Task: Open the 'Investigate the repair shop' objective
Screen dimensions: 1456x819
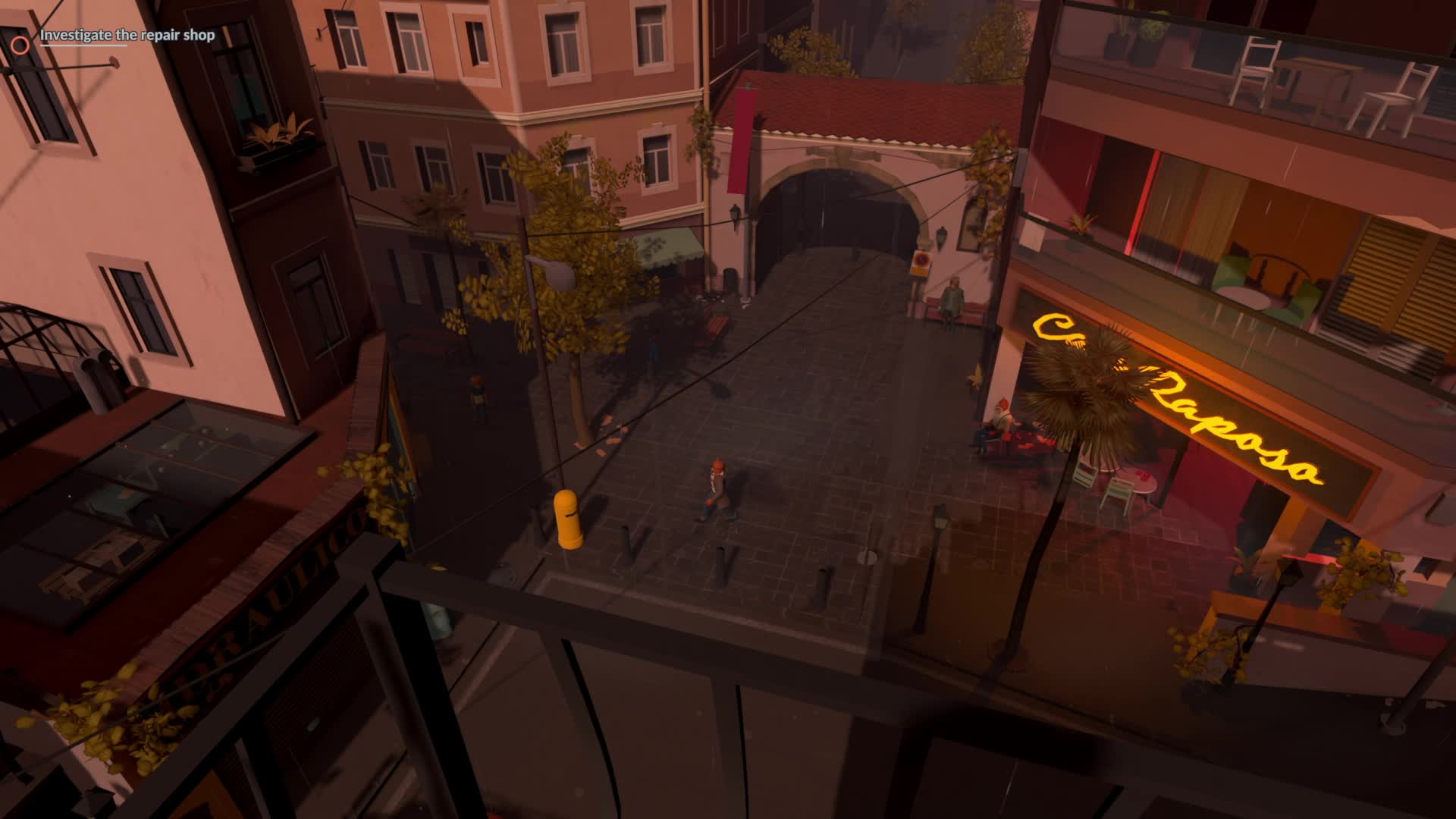Action: 127,36
